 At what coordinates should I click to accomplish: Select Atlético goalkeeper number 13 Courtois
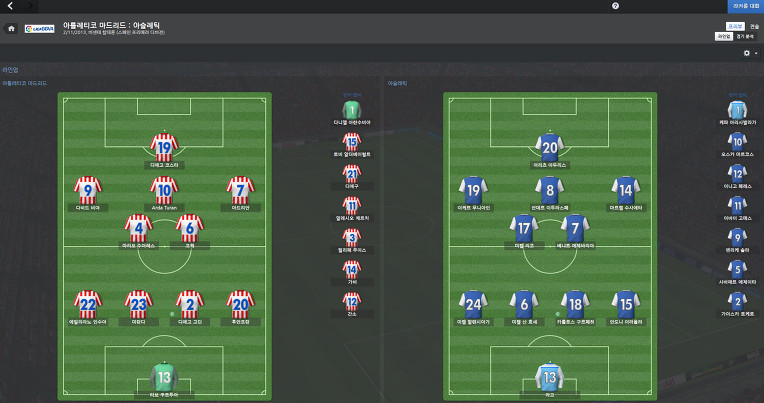coord(163,377)
